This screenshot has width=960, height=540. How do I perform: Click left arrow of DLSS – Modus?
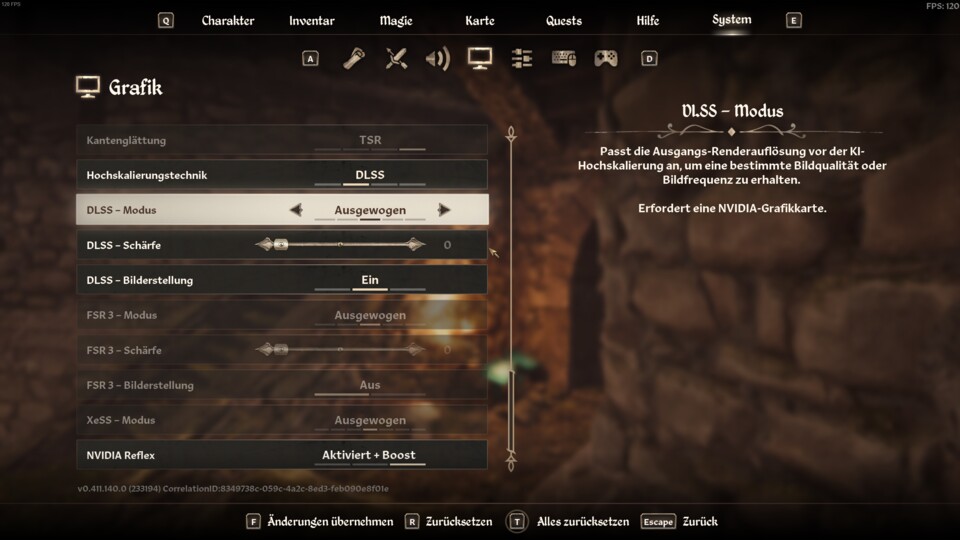tap(295, 210)
